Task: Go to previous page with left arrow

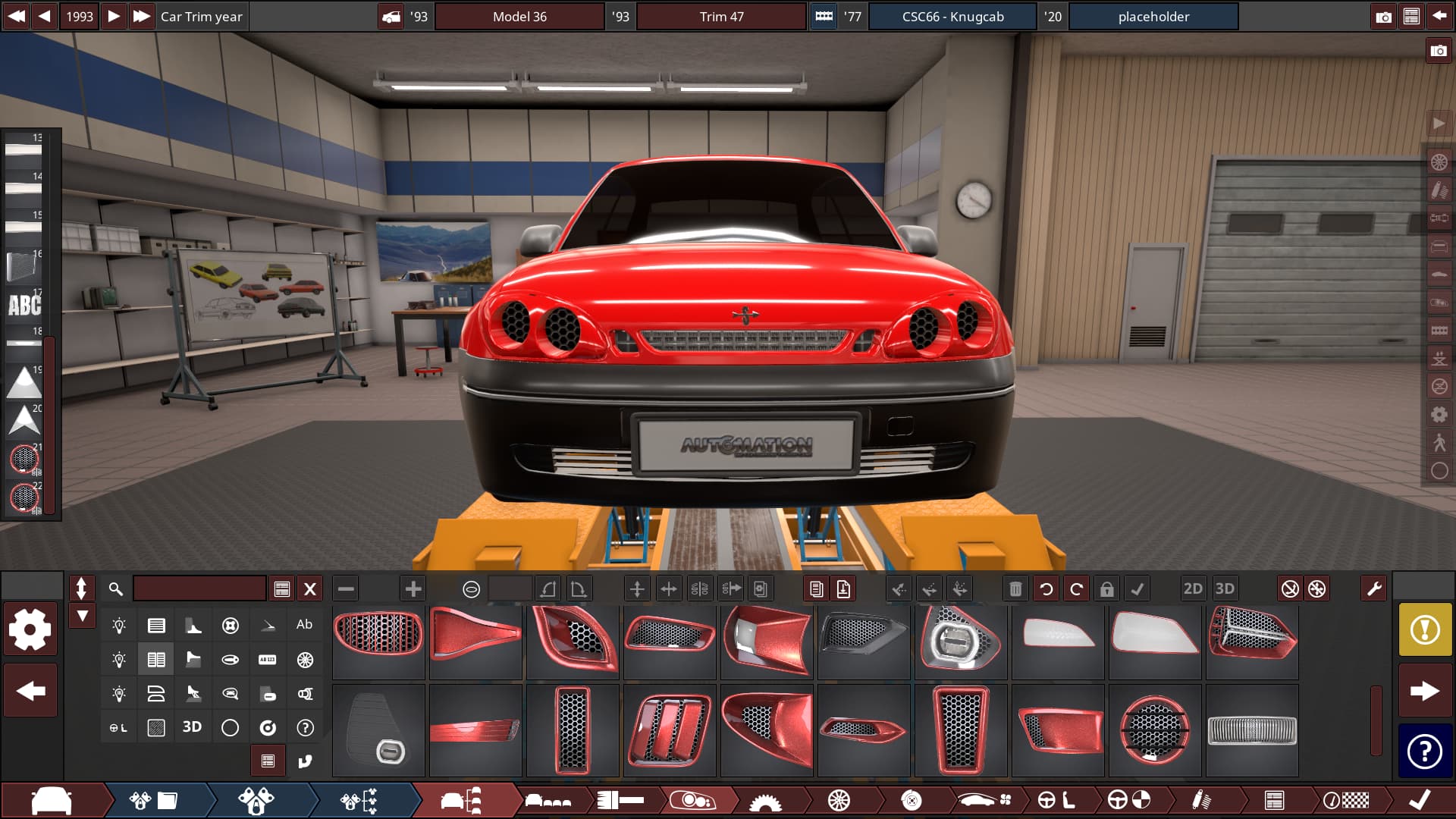Action: (x=30, y=691)
